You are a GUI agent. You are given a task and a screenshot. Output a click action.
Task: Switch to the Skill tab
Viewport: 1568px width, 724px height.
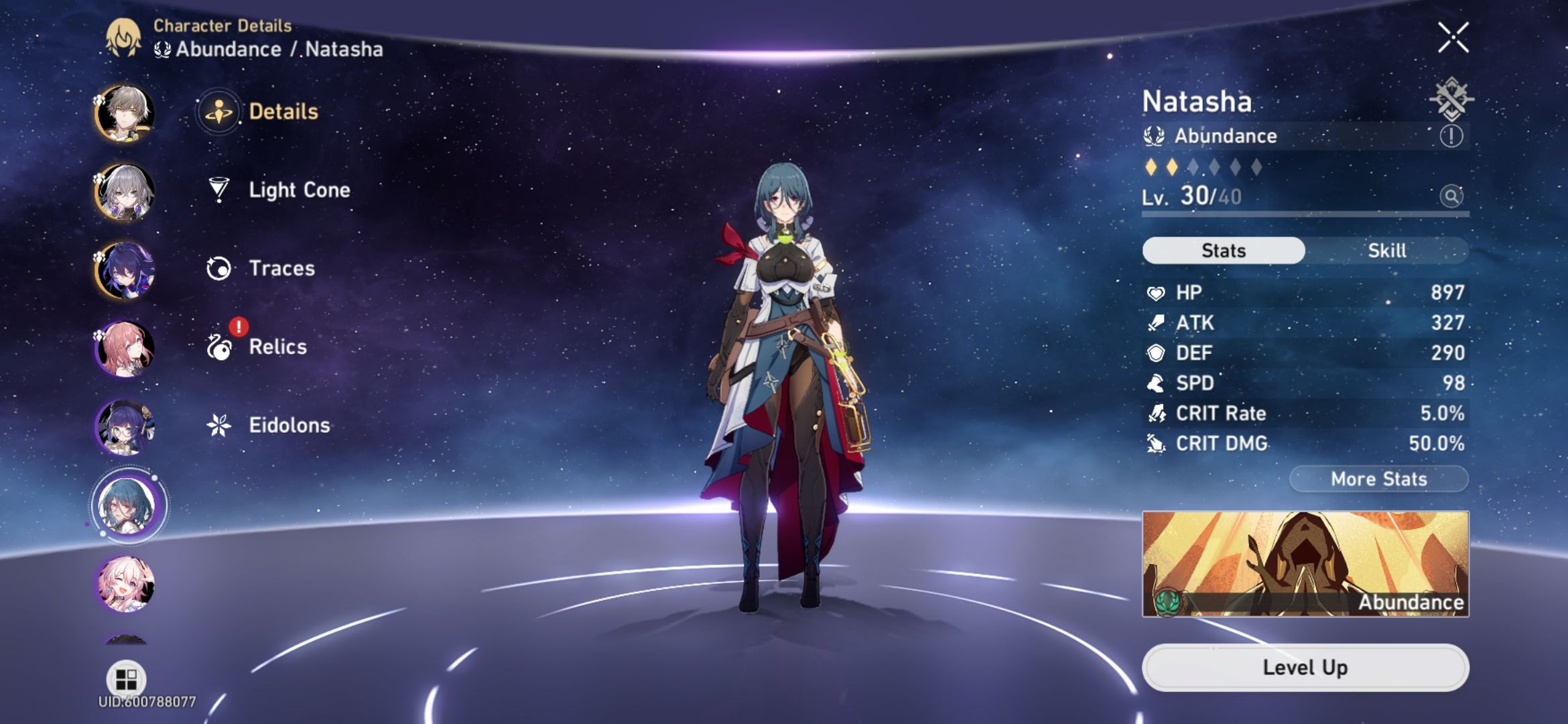click(x=1387, y=251)
